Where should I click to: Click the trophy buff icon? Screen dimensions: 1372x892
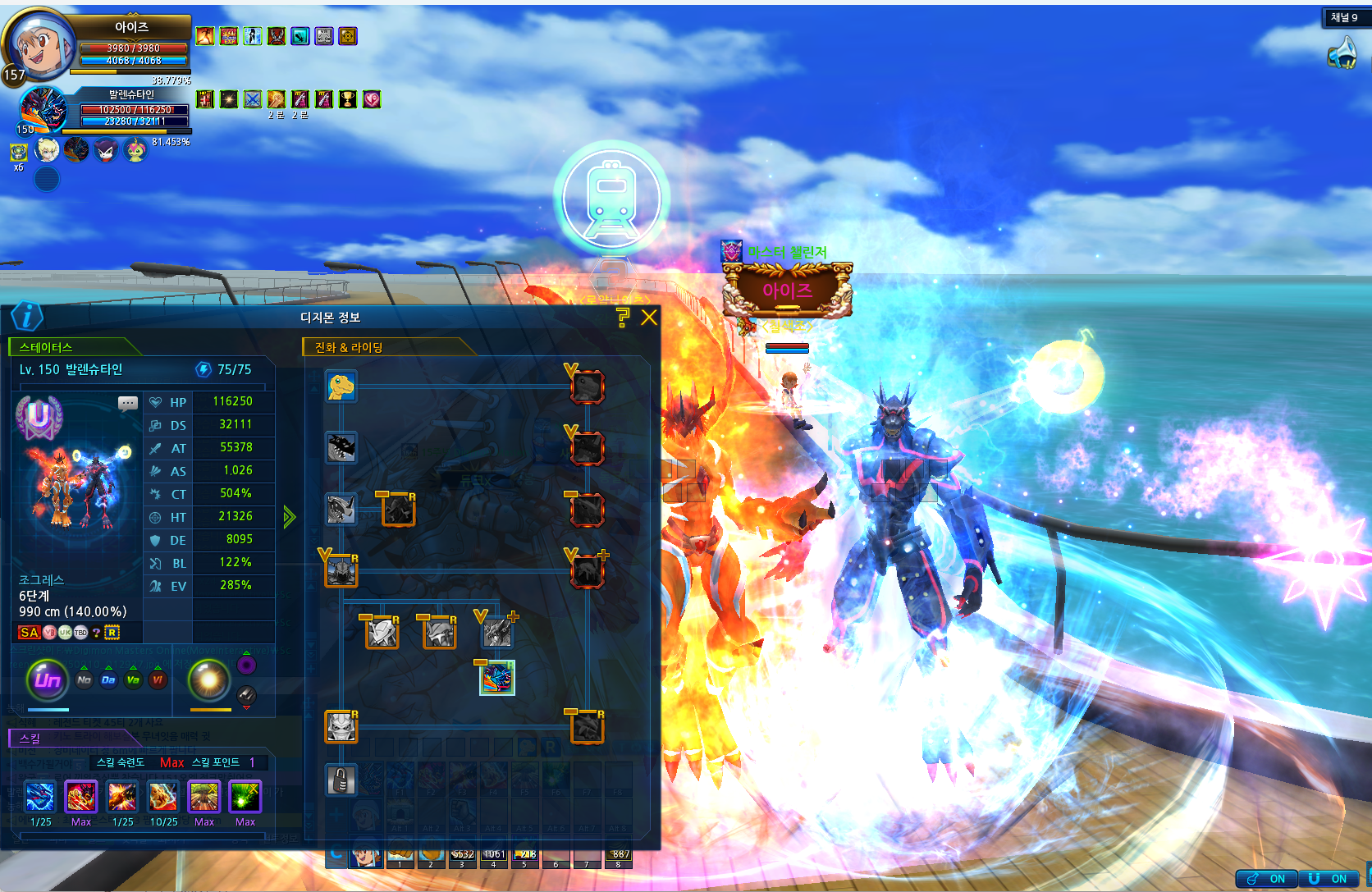(348, 99)
